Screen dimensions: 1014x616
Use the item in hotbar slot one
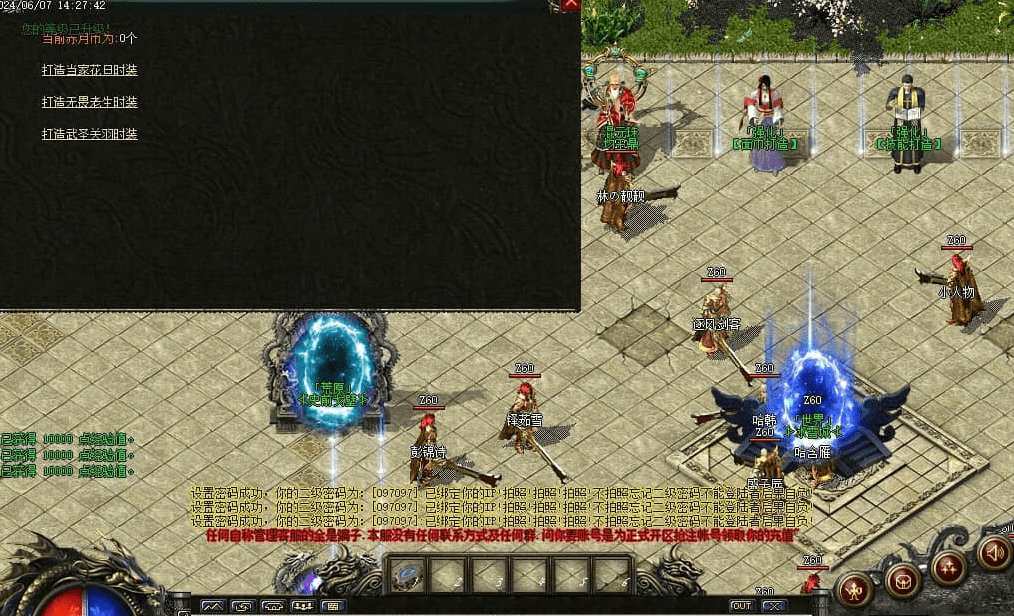pyautogui.click(x=406, y=574)
